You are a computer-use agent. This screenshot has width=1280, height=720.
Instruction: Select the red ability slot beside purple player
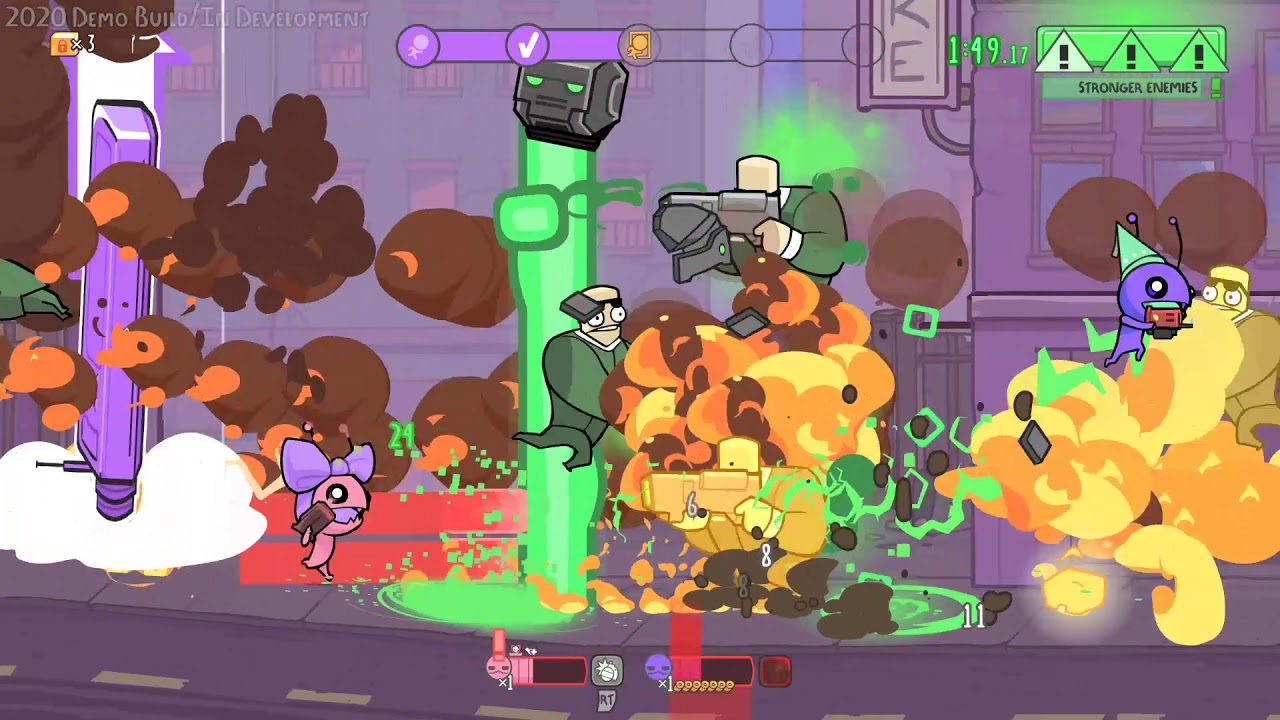[x=775, y=671]
